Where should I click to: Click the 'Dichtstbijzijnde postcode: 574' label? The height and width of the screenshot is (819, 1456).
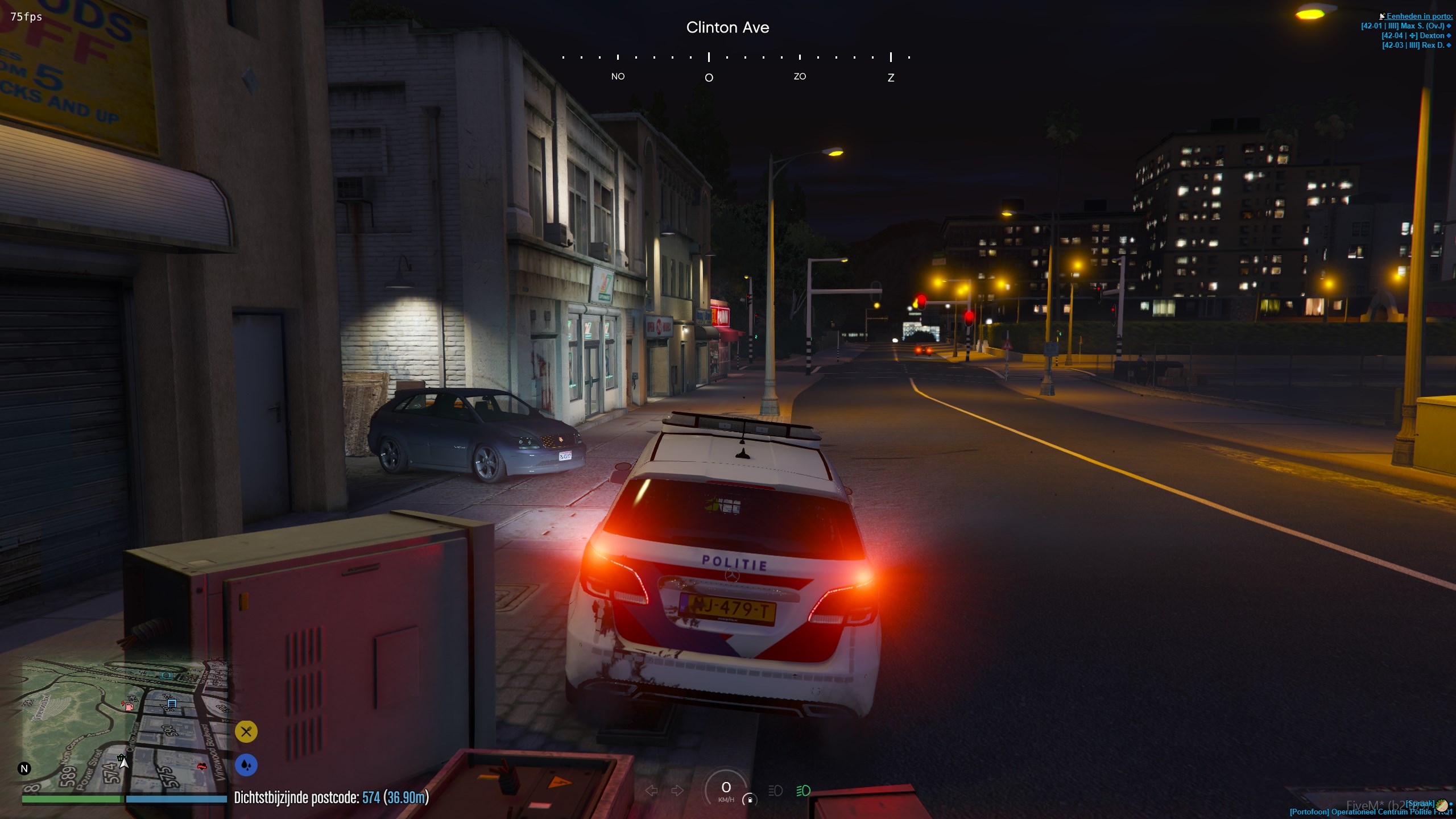331,797
